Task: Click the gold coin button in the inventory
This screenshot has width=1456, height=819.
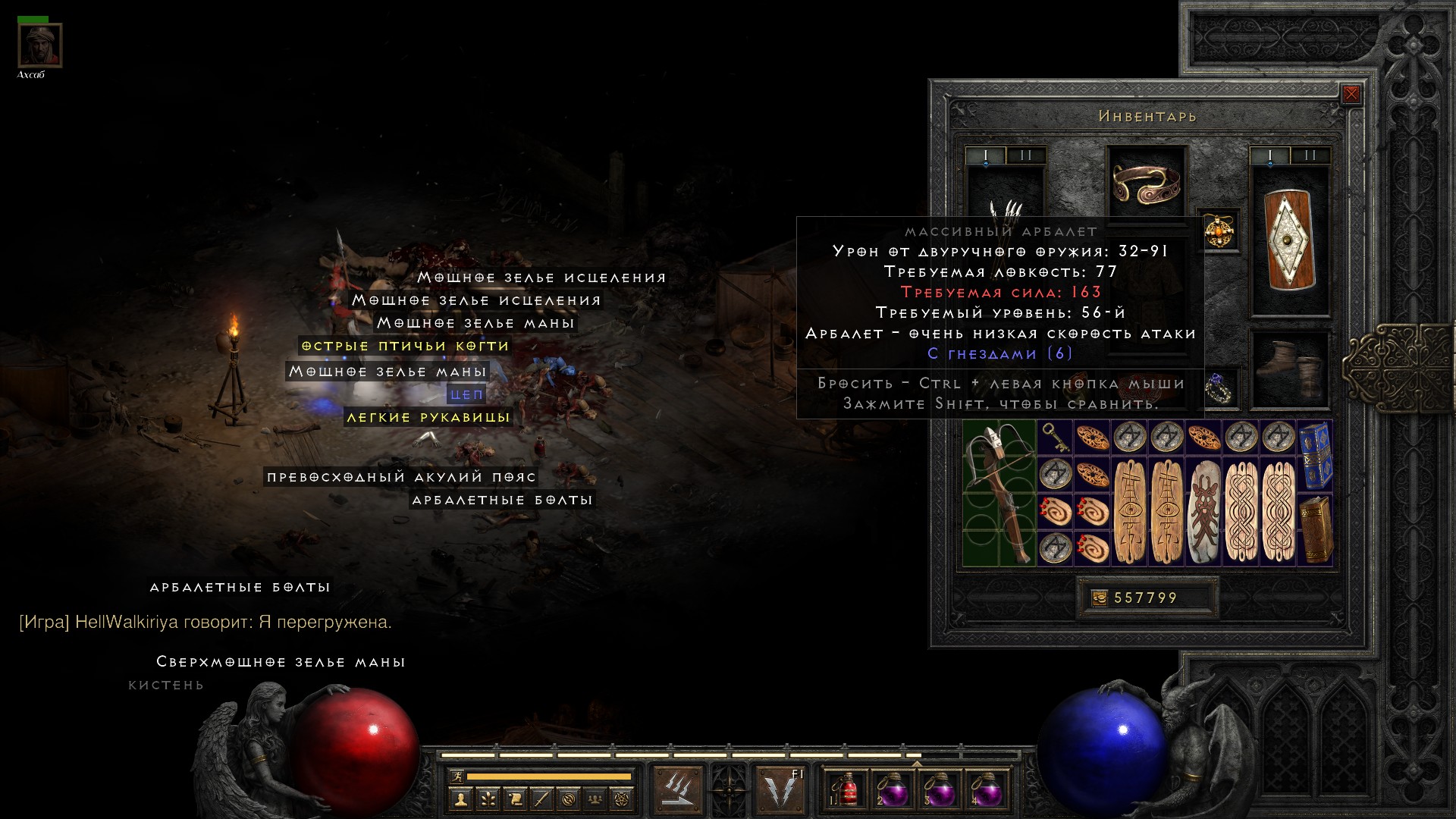Action: click(x=1099, y=598)
